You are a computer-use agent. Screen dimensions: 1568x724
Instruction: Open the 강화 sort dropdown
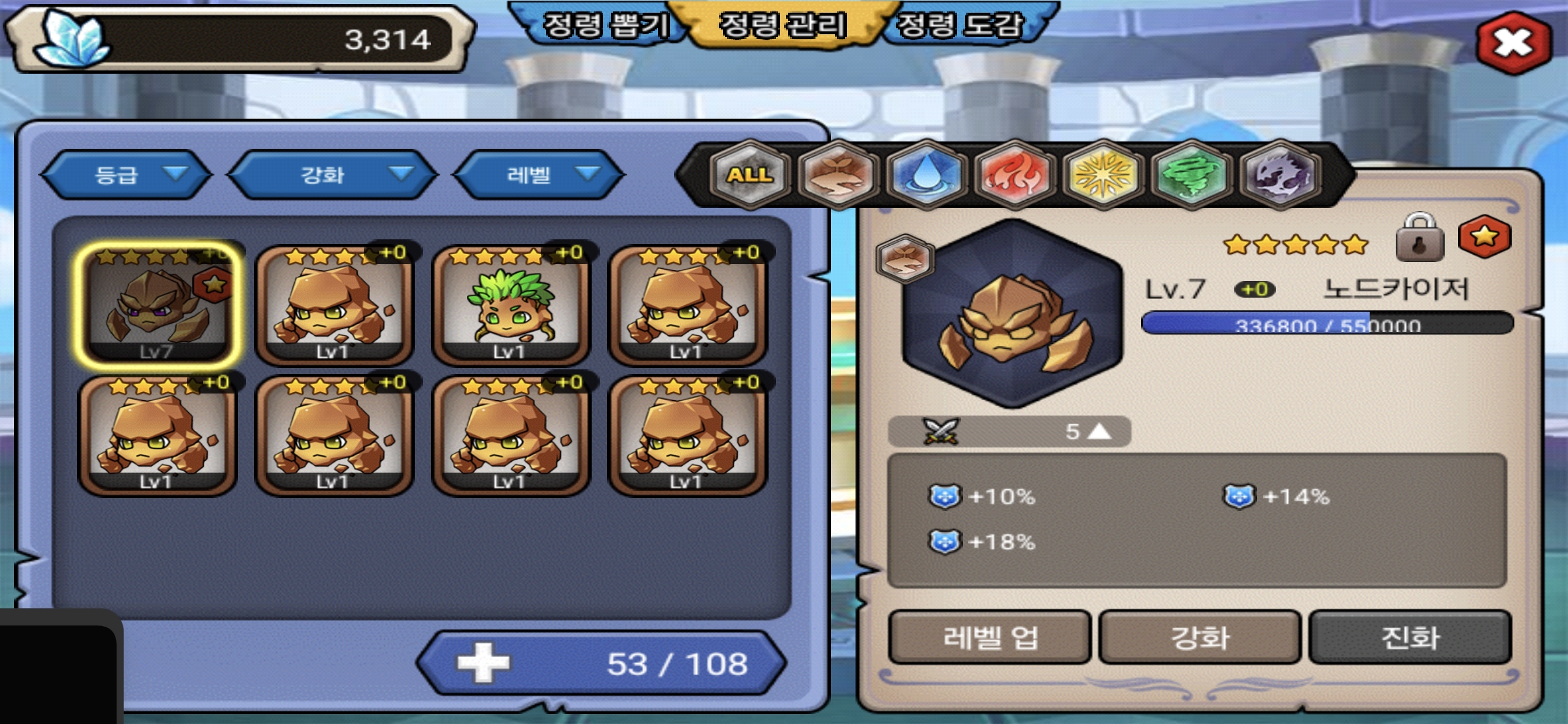pyautogui.click(x=333, y=175)
